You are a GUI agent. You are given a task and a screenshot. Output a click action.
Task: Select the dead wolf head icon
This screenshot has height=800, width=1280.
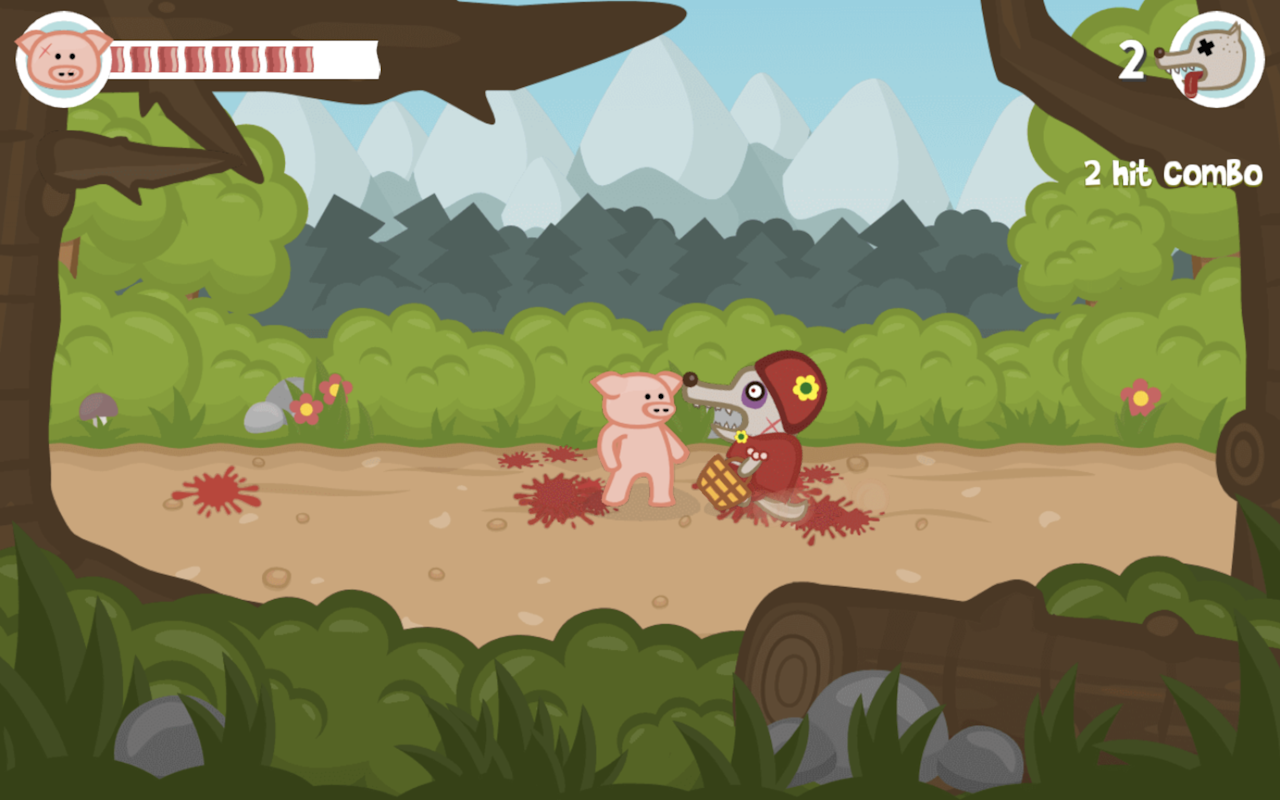click(1213, 60)
